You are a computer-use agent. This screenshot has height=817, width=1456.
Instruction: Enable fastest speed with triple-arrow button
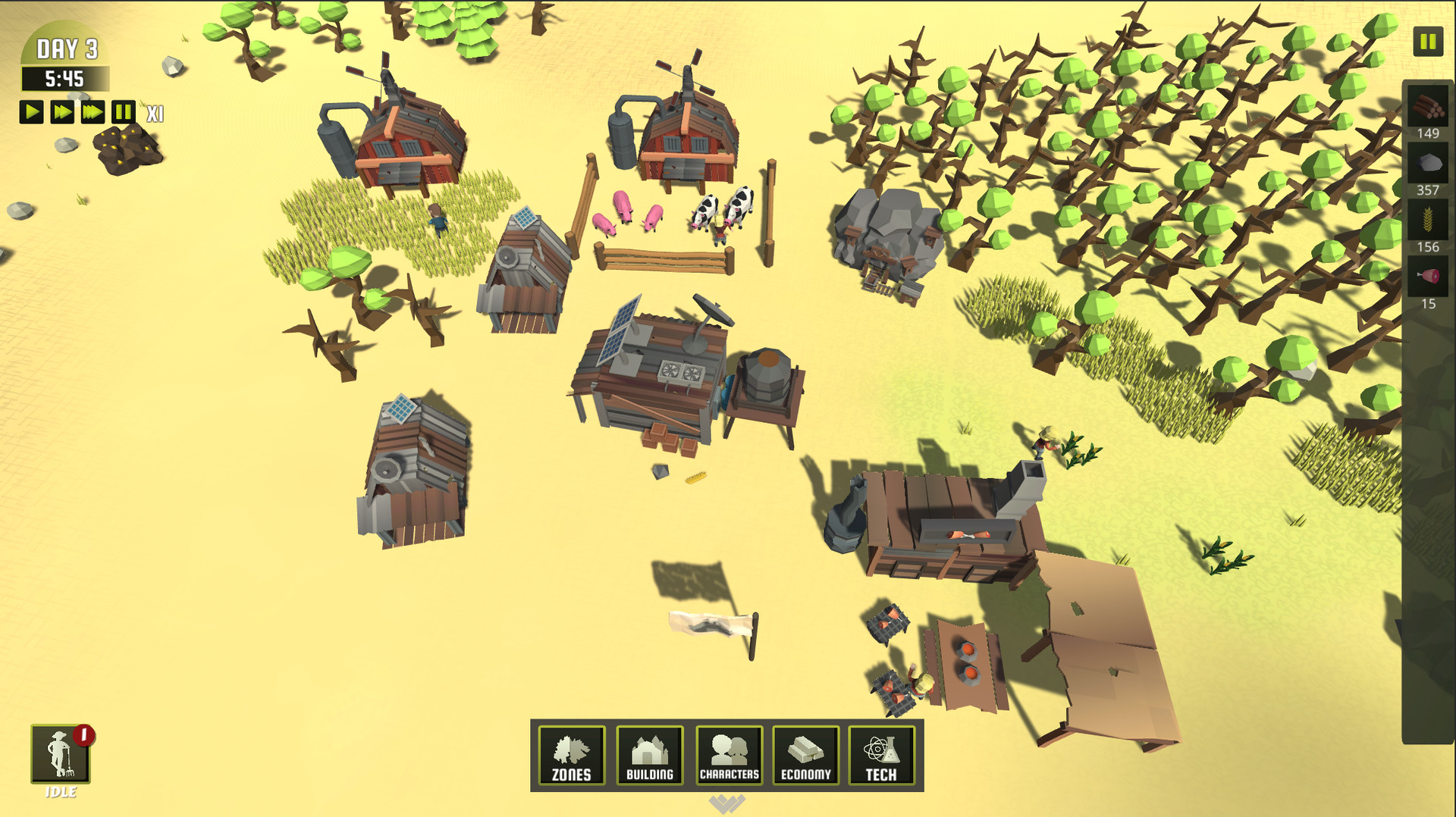coord(91,112)
